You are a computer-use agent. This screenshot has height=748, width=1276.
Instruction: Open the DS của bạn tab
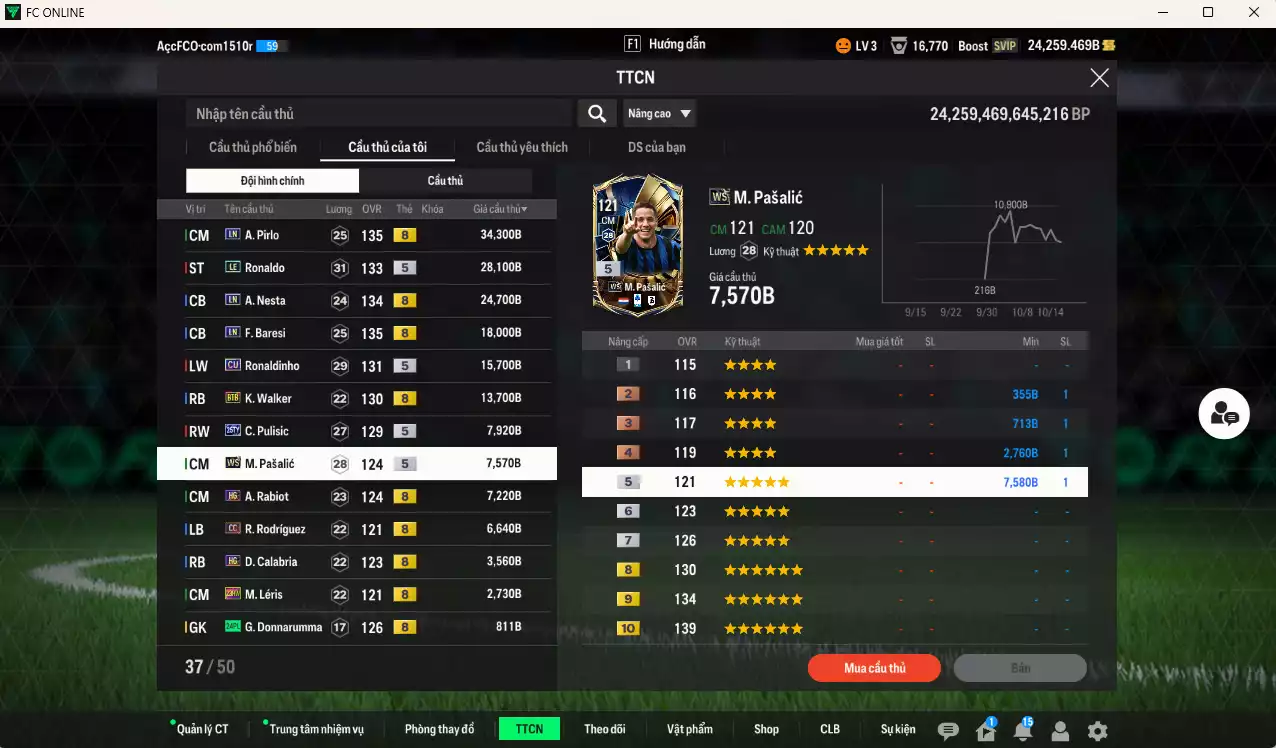tap(657, 147)
